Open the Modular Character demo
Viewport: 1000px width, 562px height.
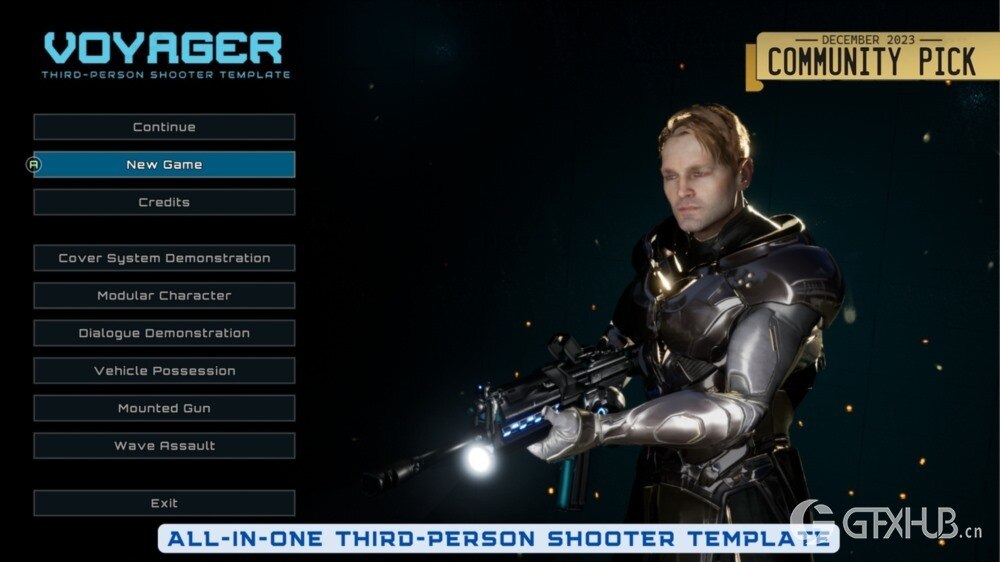click(164, 296)
